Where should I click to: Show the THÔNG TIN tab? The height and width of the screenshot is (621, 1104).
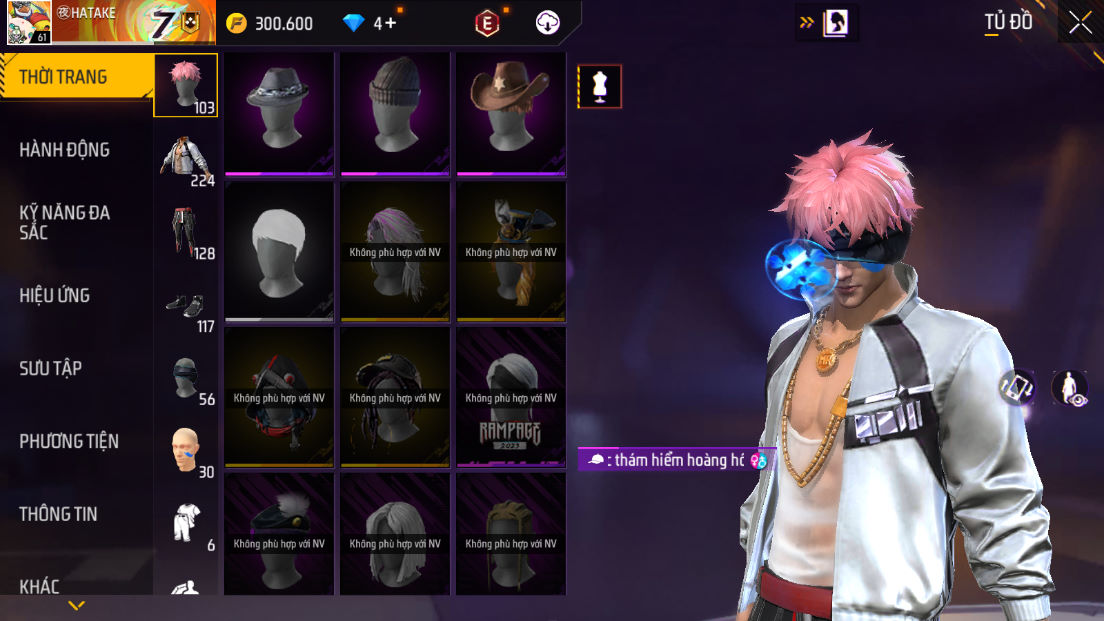[58, 514]
